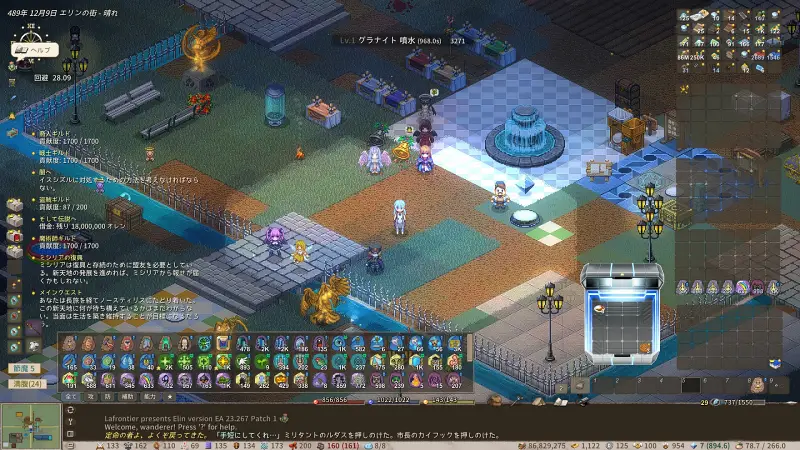Switch to the 防 ability tab

pos(106,397)
